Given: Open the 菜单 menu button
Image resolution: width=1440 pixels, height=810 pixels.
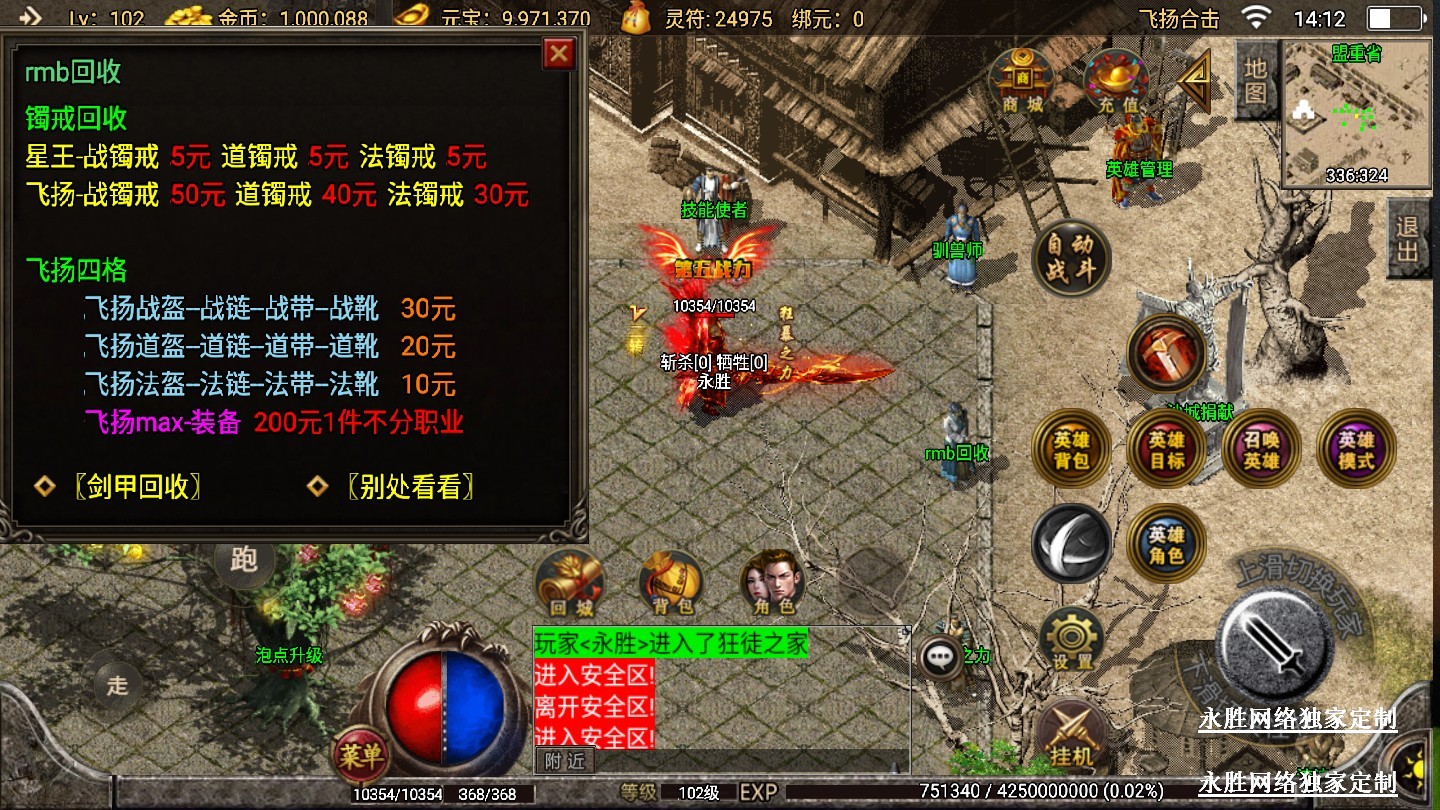Looking at the screenshot, I should (x=361, y=756).
